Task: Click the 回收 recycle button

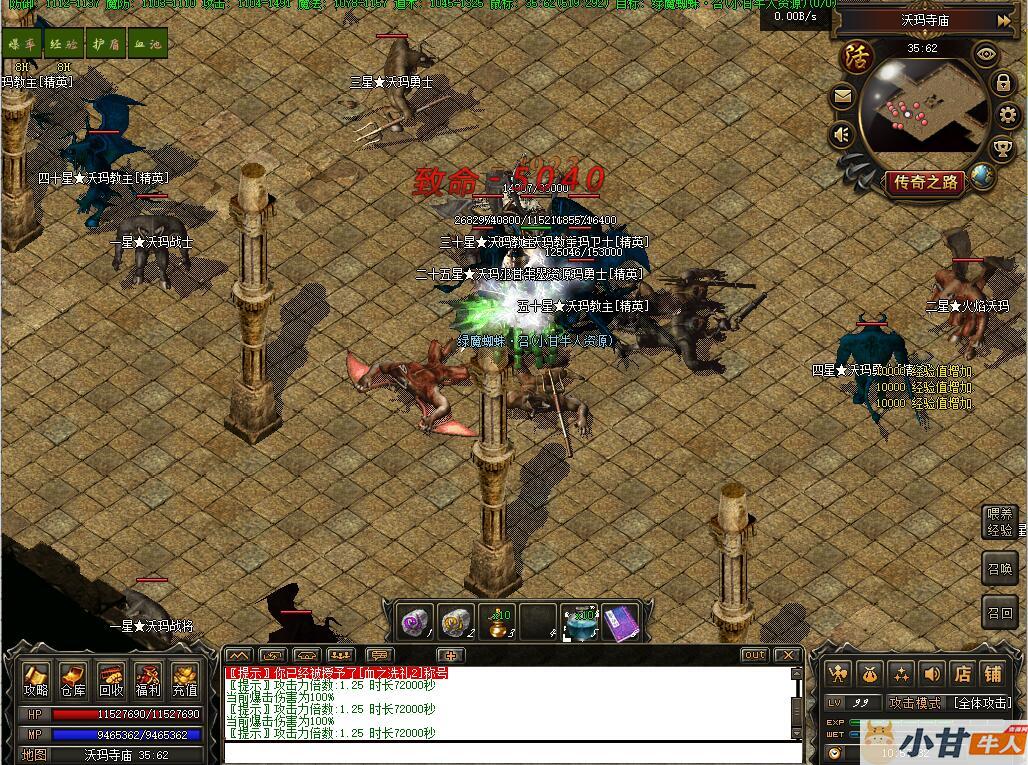Action: 110,680
